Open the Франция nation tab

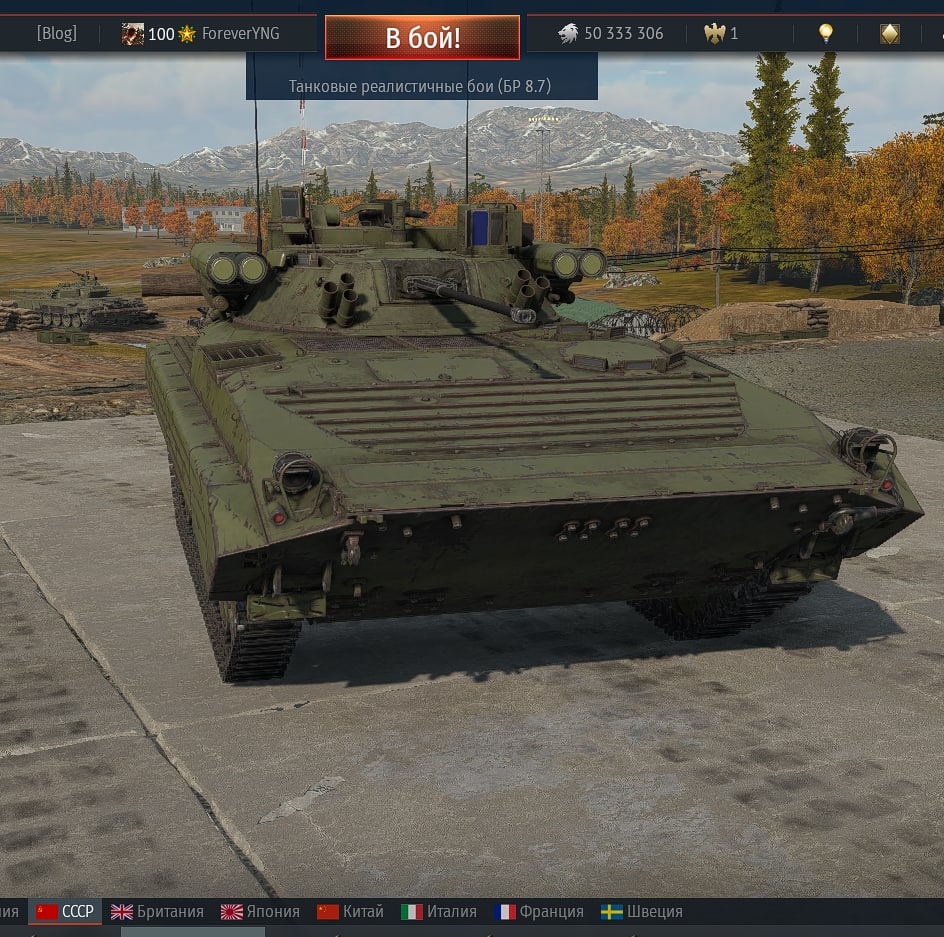point(539,911)
